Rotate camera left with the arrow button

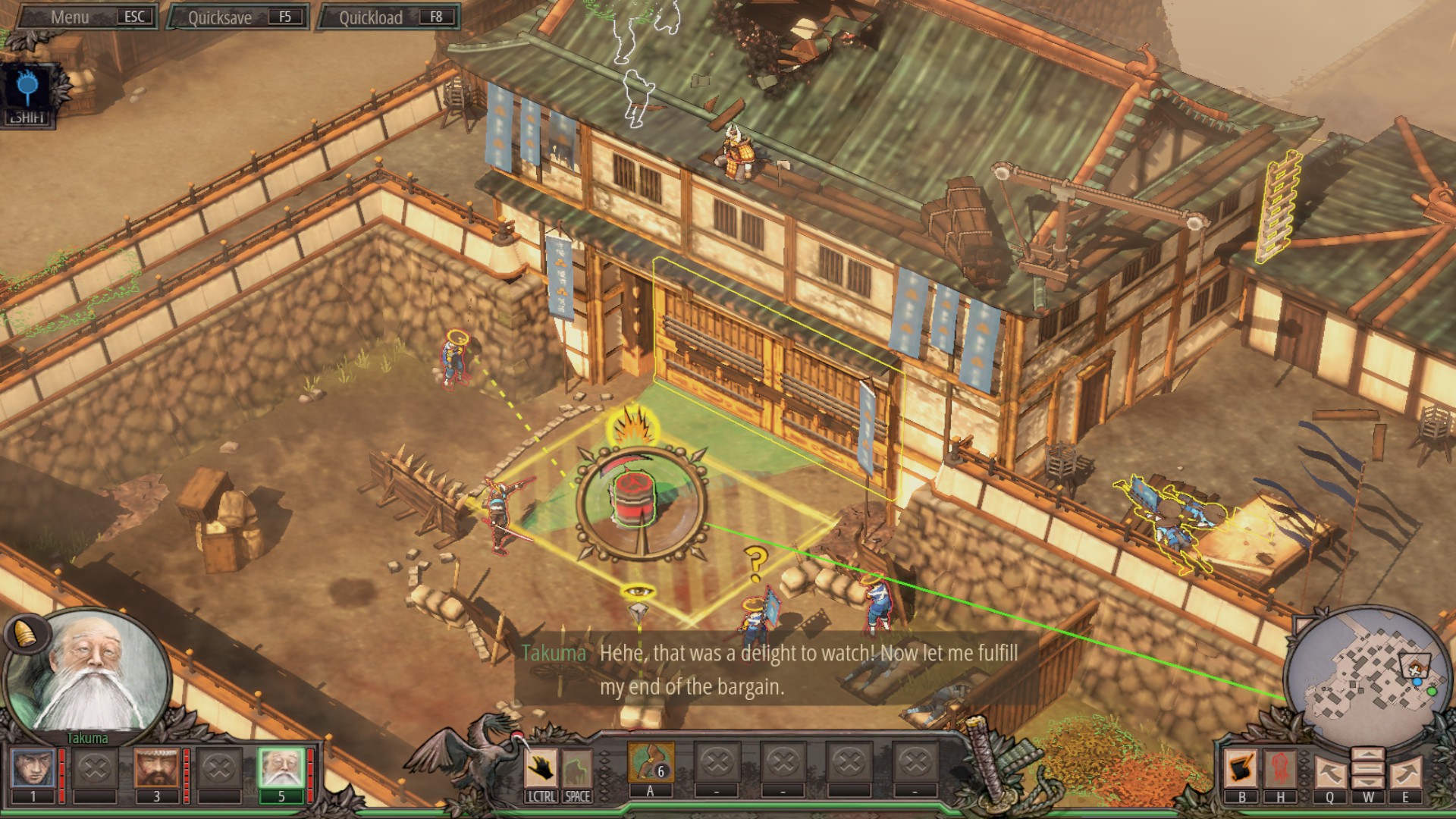pyautogui.click(x=1330, y=772)
